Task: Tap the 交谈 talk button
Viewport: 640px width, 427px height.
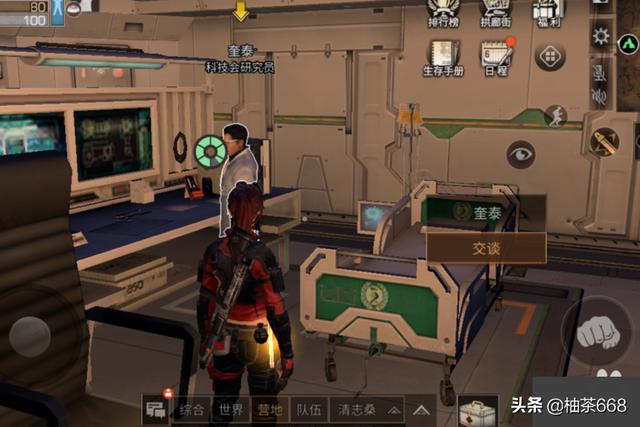Action: tap(486, 248)
